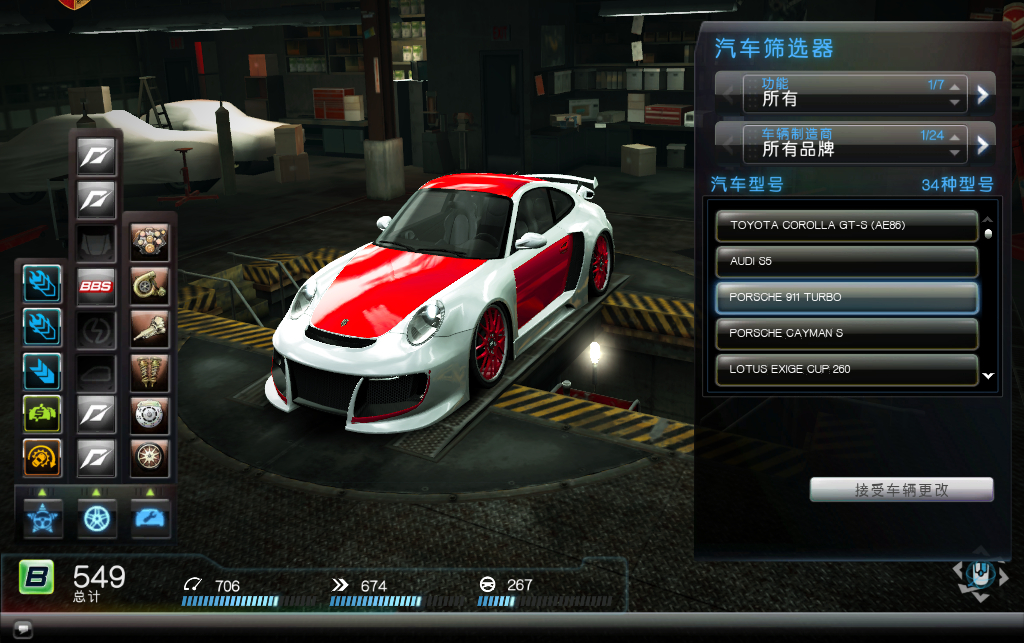Select the green money engine skill slot

43,415
